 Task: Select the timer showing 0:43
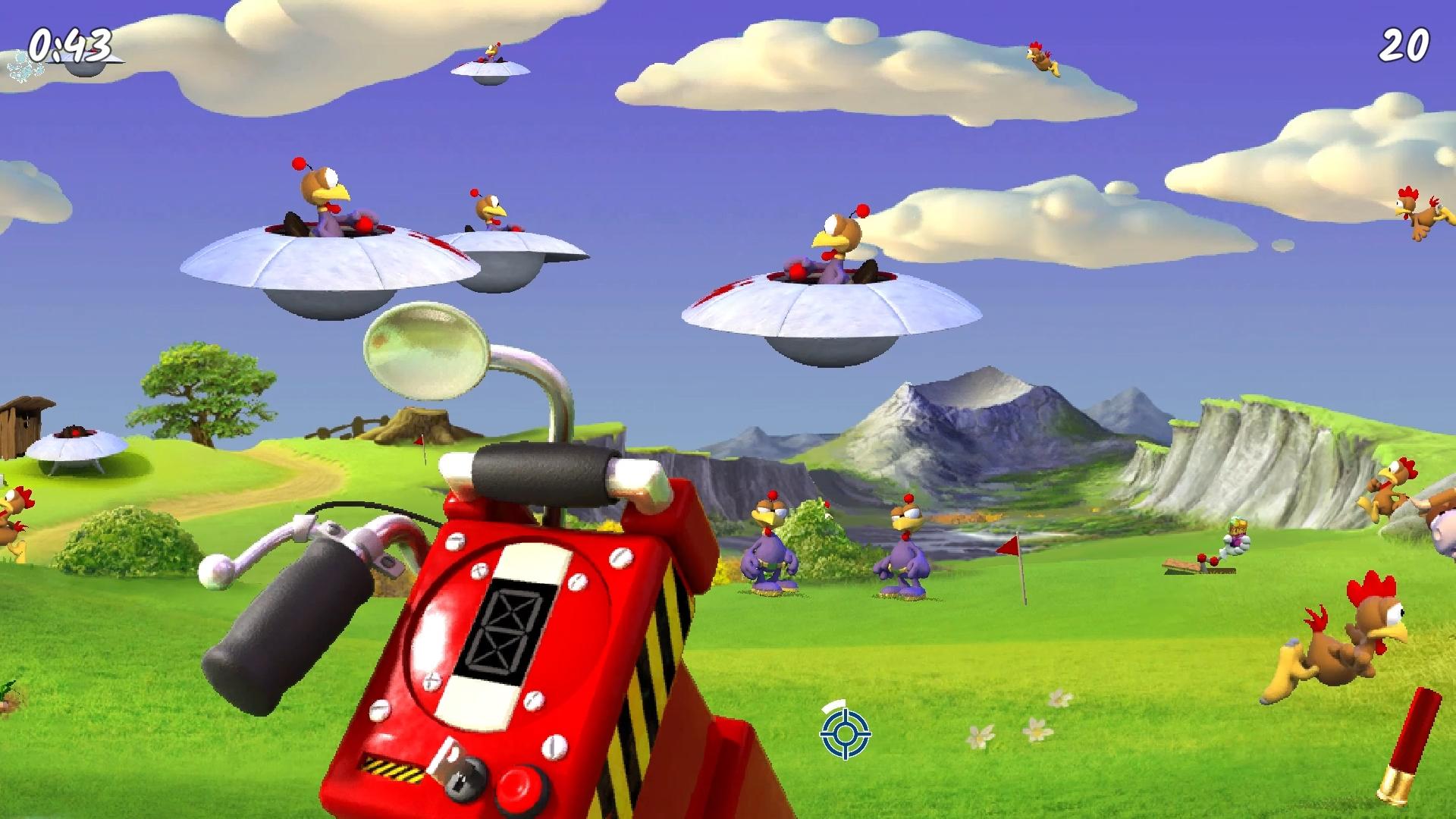tap(68, 44)
